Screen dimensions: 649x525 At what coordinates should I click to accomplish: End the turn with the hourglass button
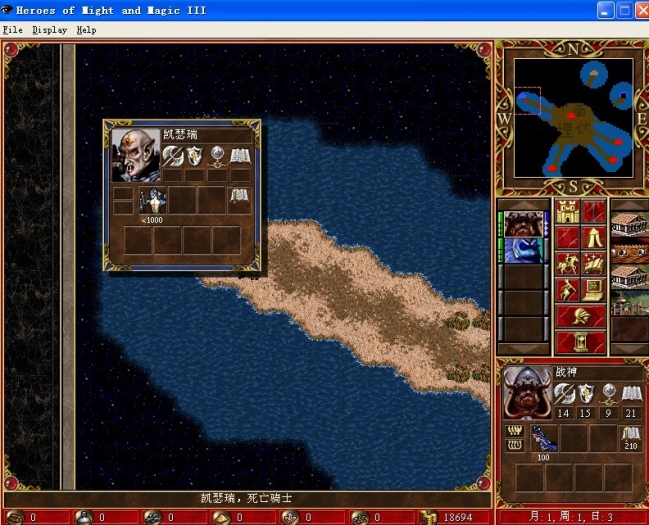click(580, 342)
